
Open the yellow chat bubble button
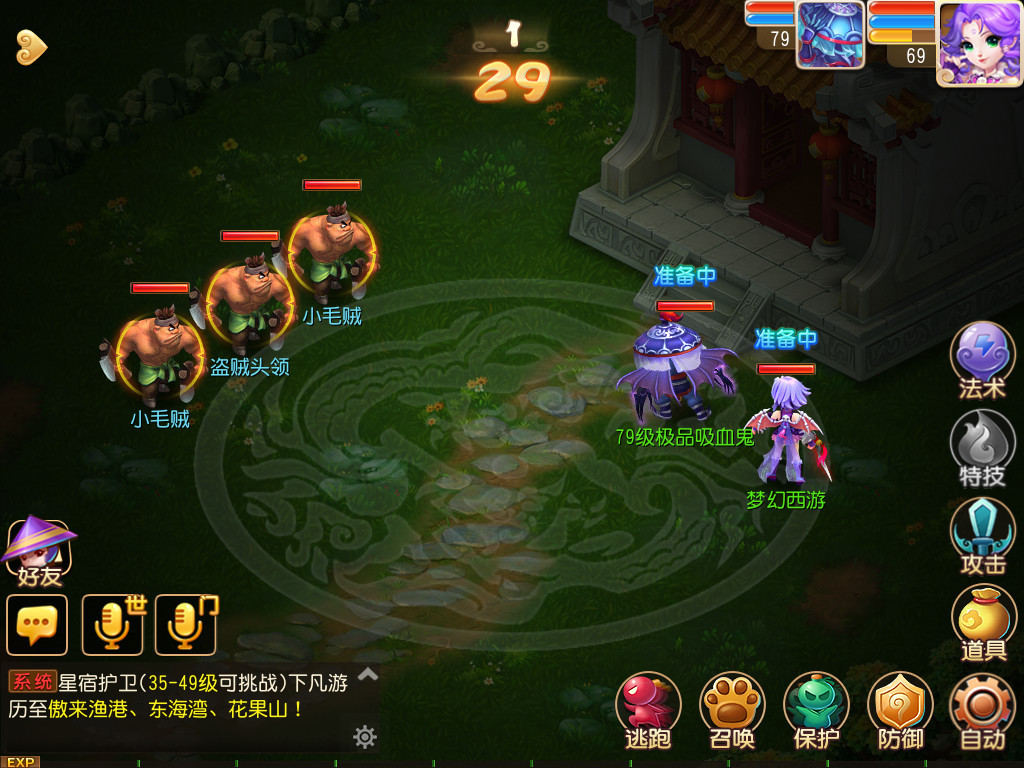point(37,625)
